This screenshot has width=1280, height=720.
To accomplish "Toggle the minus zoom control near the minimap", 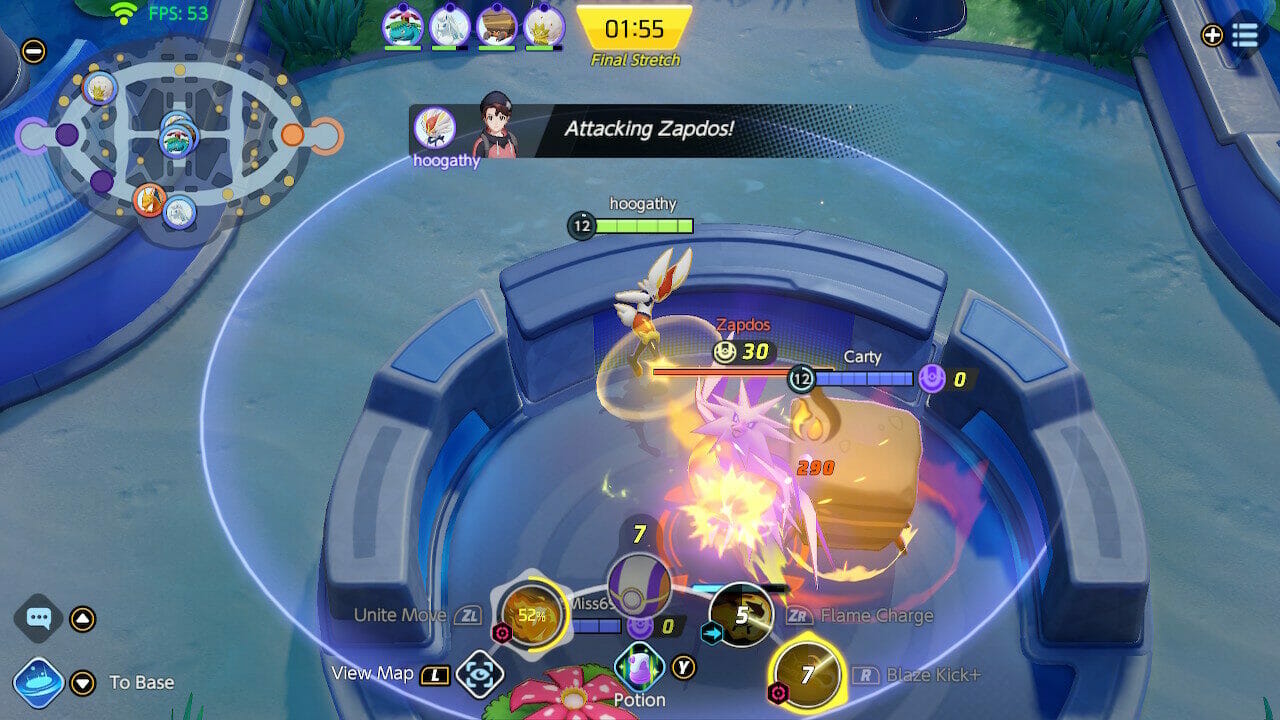I will pyautogui.click(x=35, y=51).
